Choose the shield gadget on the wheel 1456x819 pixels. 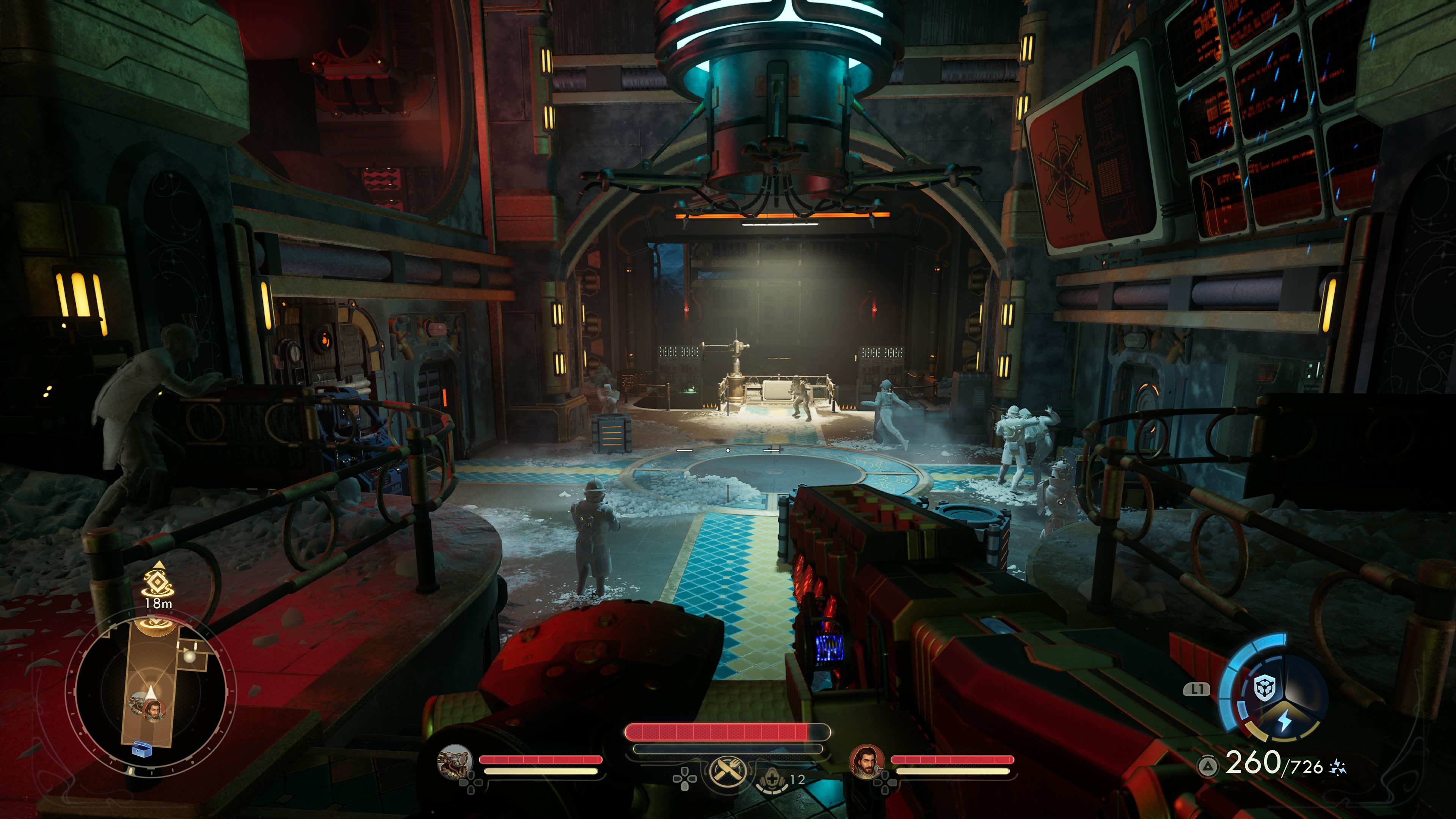click(x=1265, y=688)
